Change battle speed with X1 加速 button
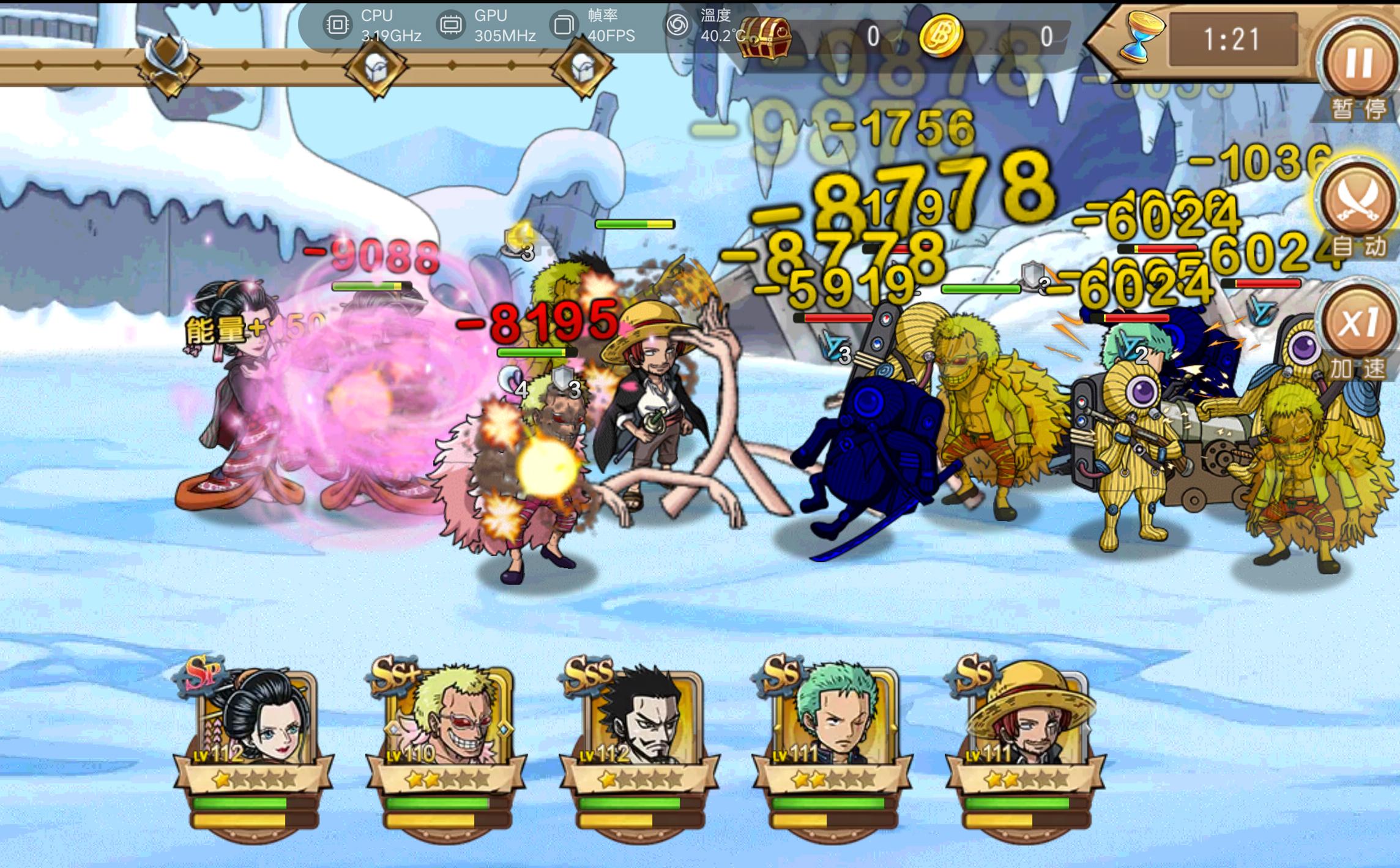This screenshot has width=1400, height=868. 1358,325
